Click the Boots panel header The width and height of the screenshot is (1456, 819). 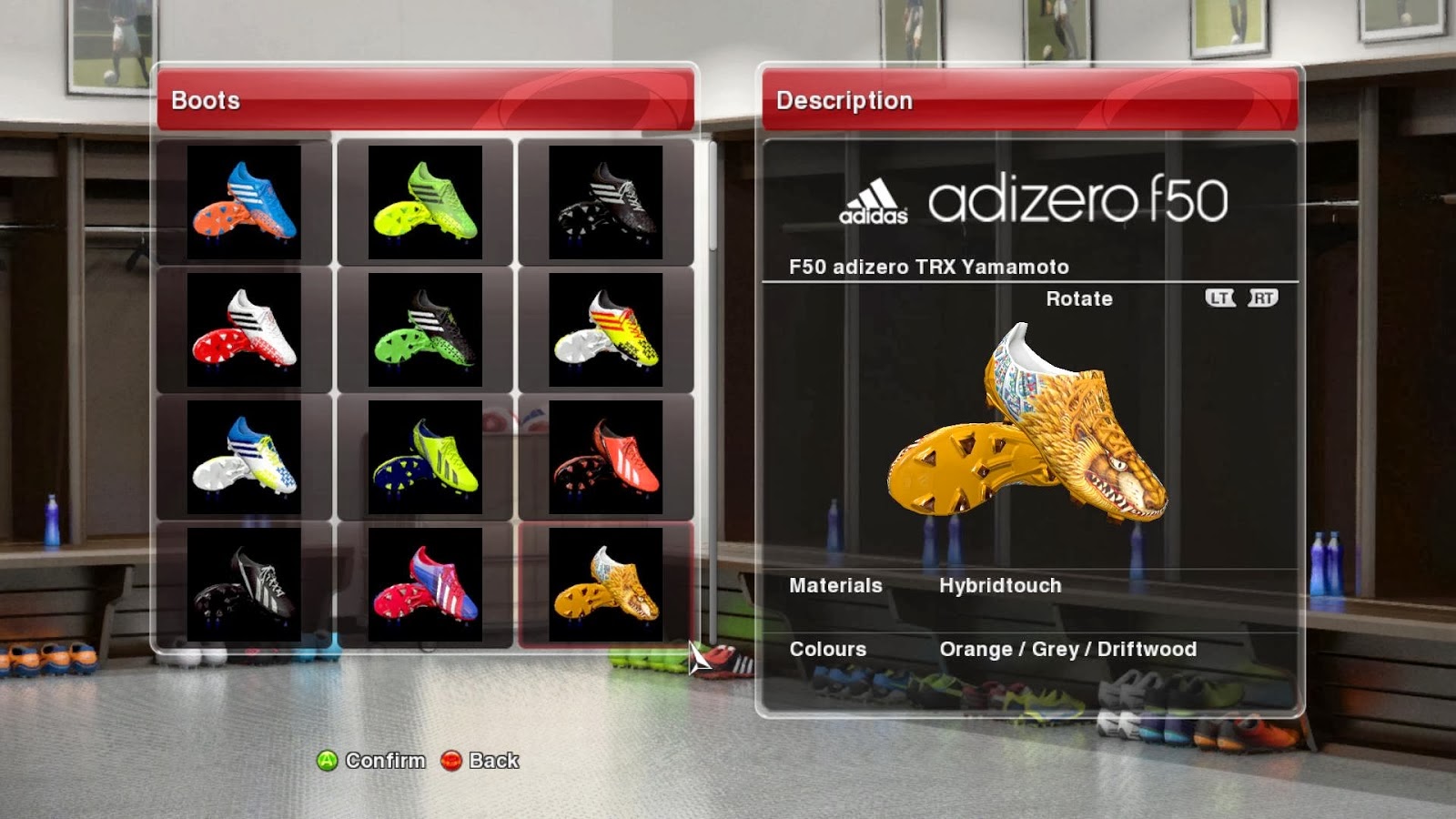click(x=204, y=101)
